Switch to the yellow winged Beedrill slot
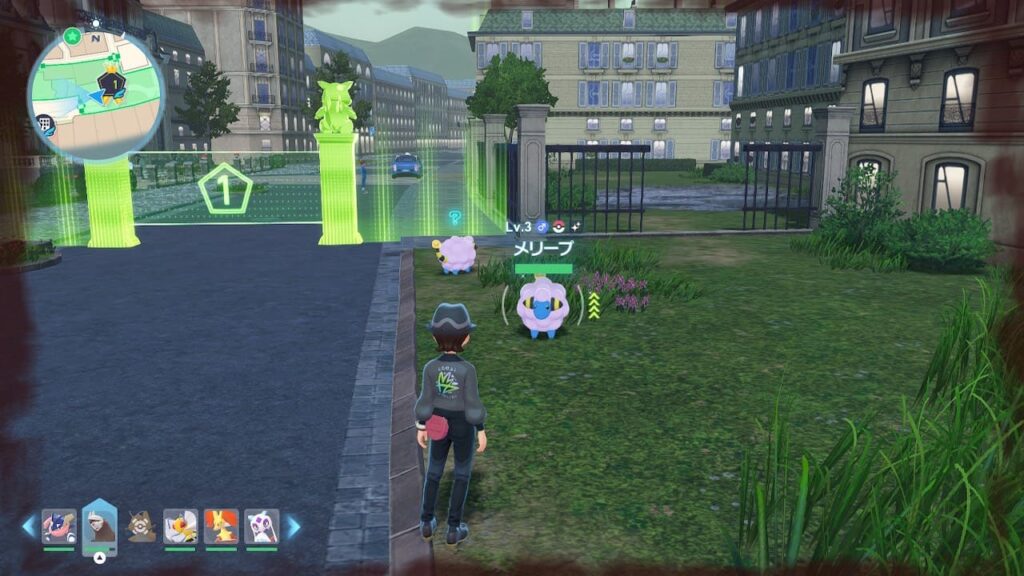This screenshot has height=576, width=1024. pos(180,526)
